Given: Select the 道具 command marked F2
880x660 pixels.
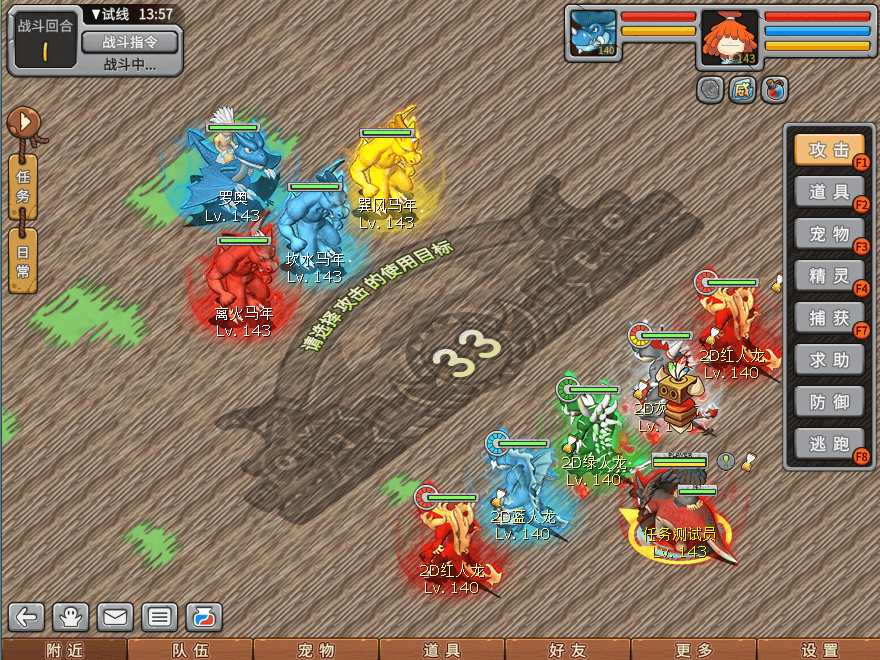Looking at the screenshot, I should [829, 192].
